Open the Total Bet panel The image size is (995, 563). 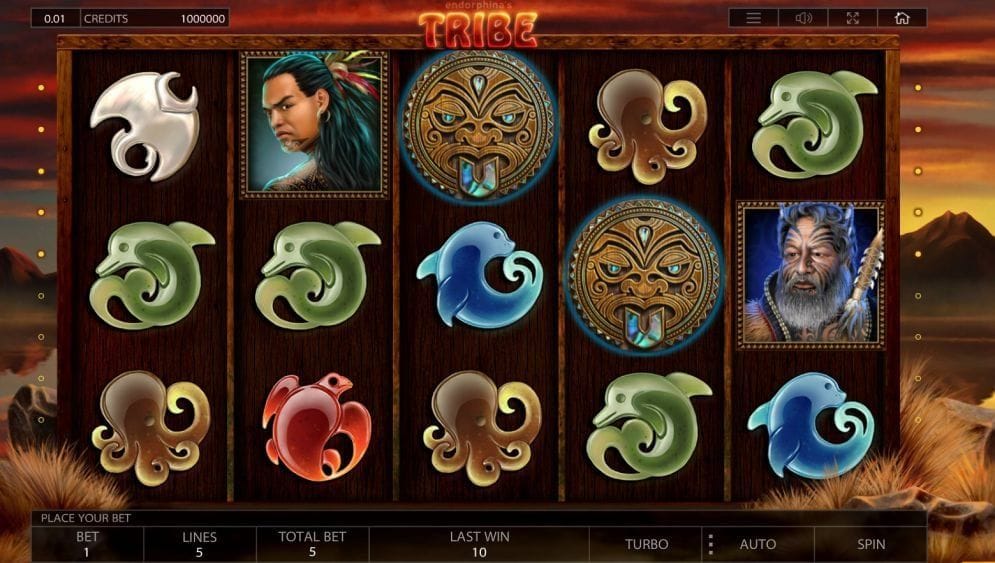(x=312, y=544)
